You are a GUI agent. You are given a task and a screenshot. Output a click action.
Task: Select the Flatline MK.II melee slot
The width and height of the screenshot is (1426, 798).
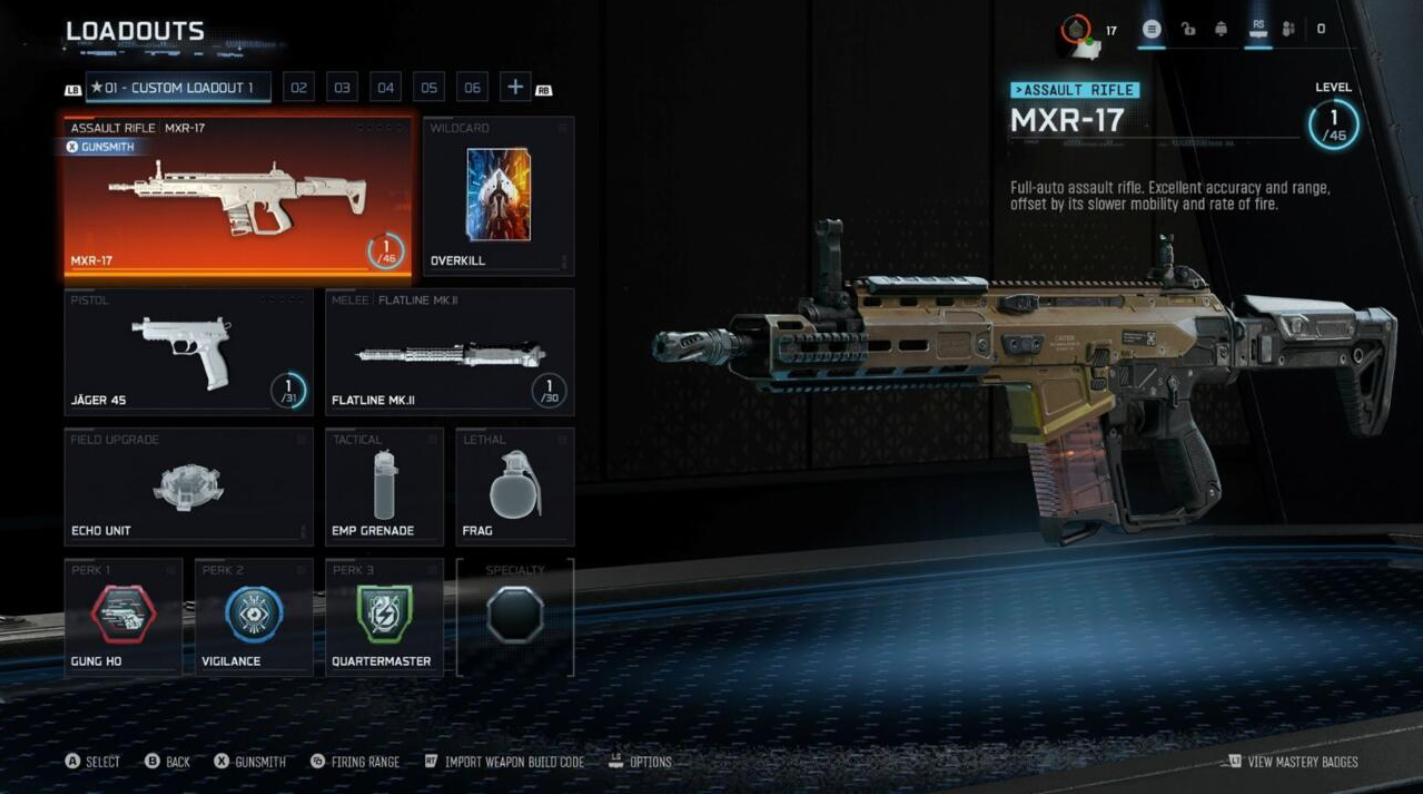(x=449, y=351)
